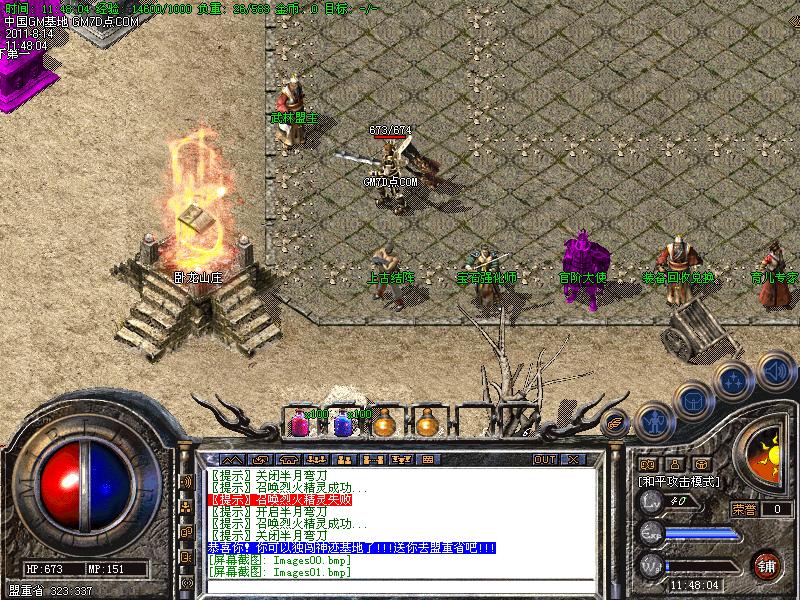Image resolution: width=800 pixels, height=600 pixels.
Task: Click the person silhouette small panel button
Action: click(674, 464)
